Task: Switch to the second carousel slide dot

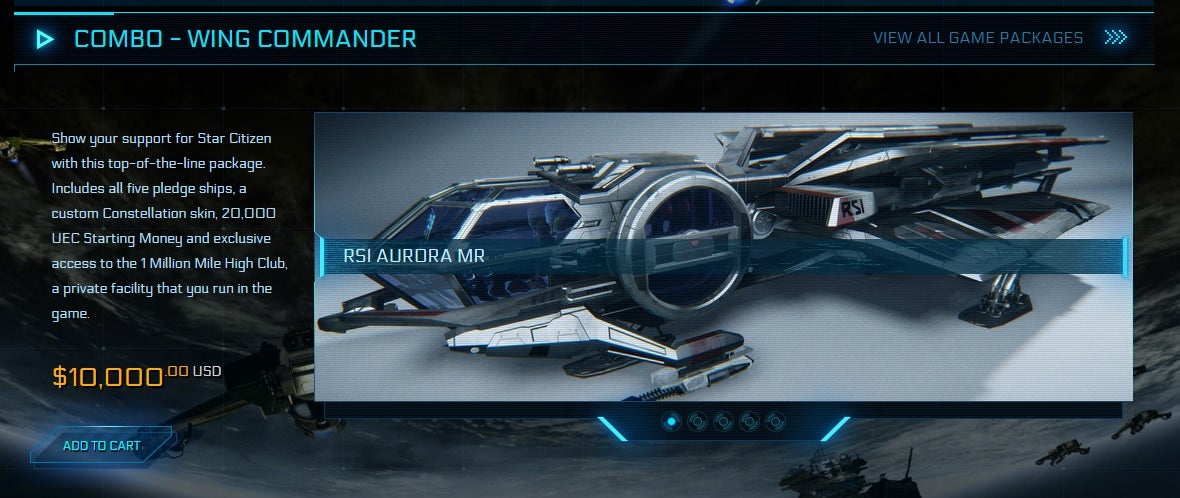Action: 697,422
